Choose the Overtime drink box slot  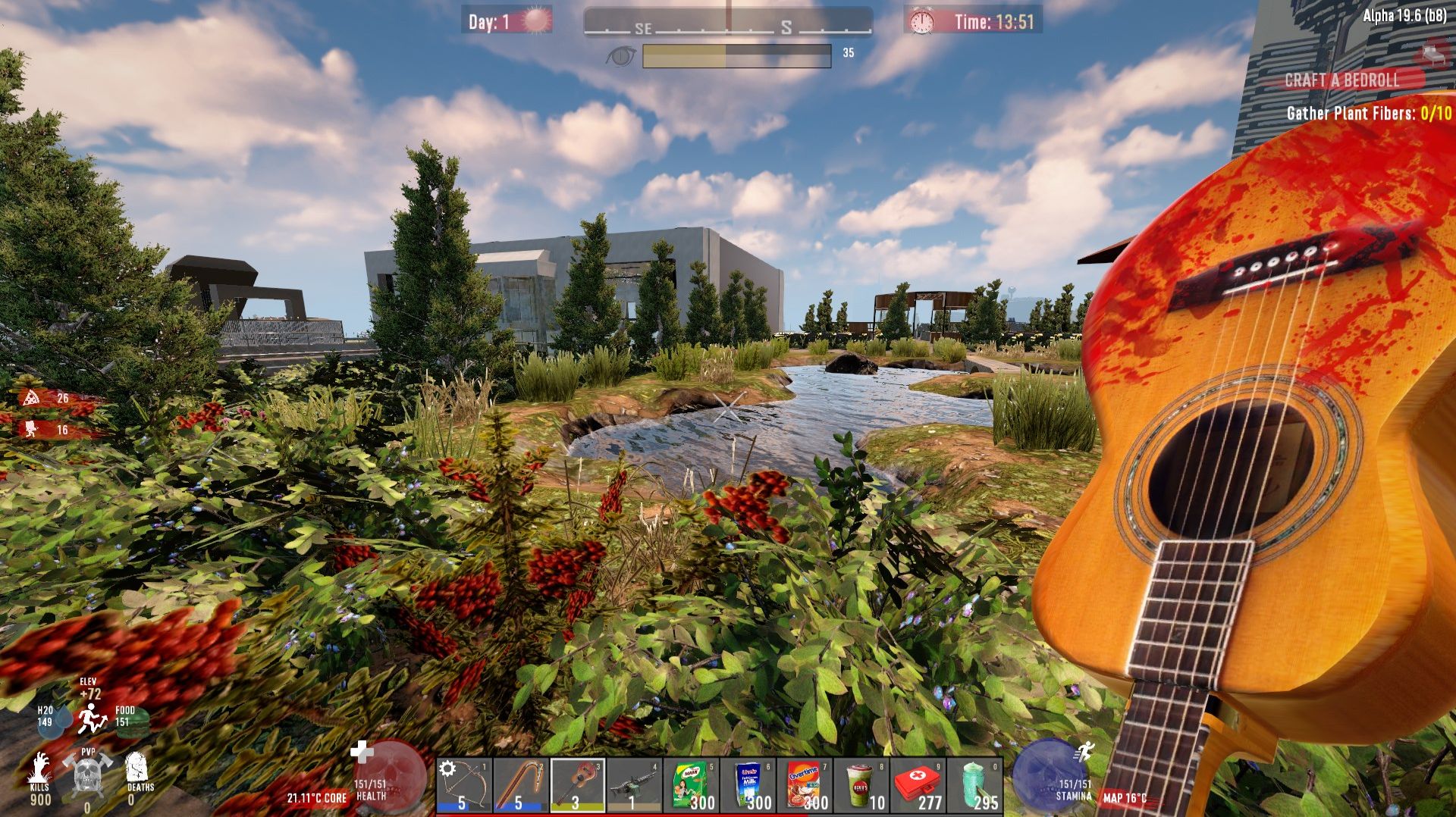804,785
